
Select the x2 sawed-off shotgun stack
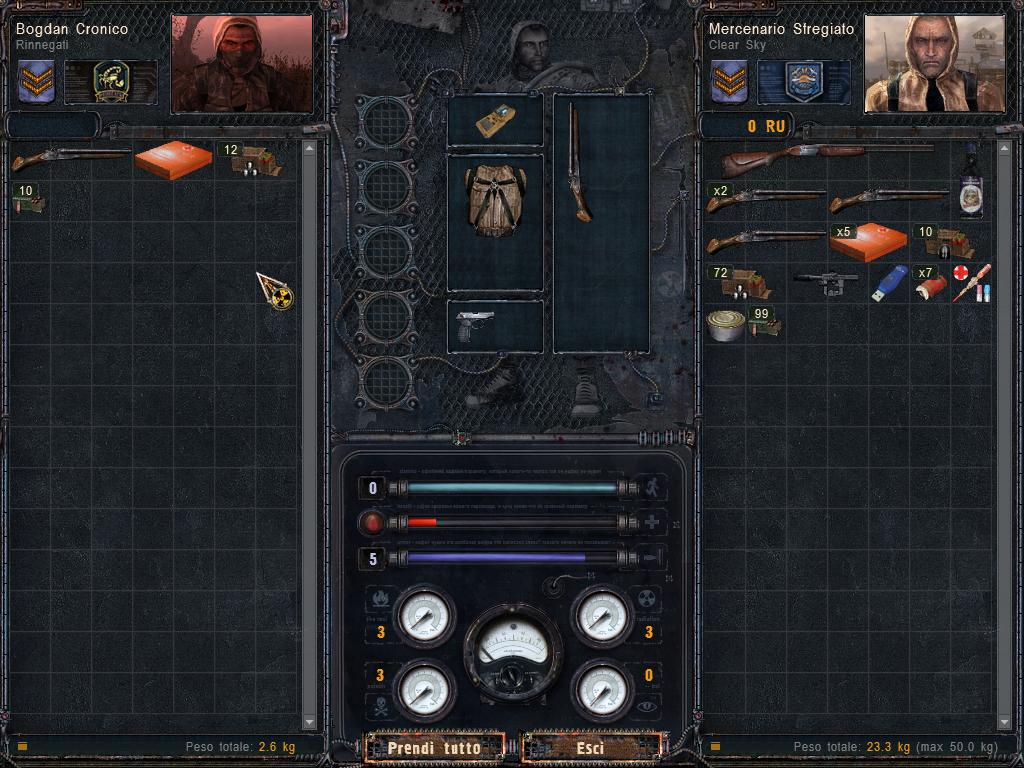(x=765, y=199)
